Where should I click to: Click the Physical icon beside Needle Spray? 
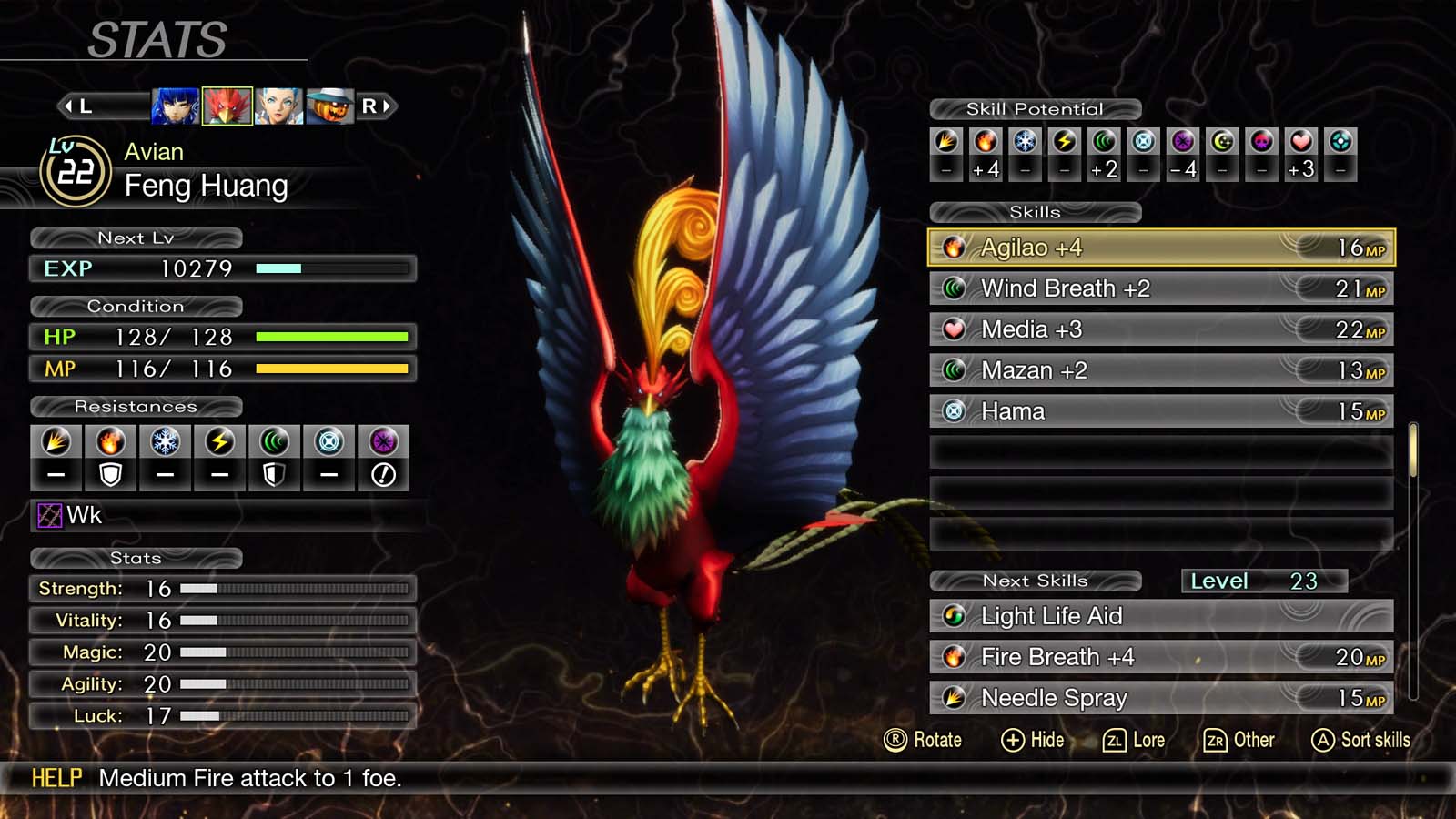point(954,698)
